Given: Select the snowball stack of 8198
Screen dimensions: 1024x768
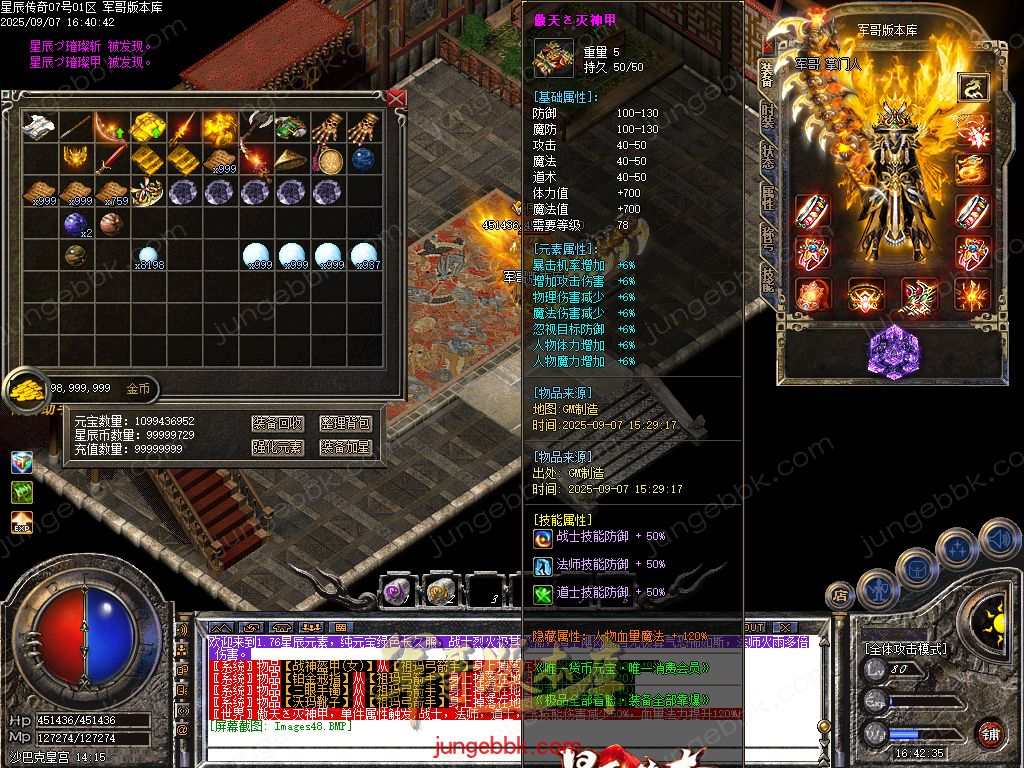Looking at the screenshot, I should click(149, 255).
